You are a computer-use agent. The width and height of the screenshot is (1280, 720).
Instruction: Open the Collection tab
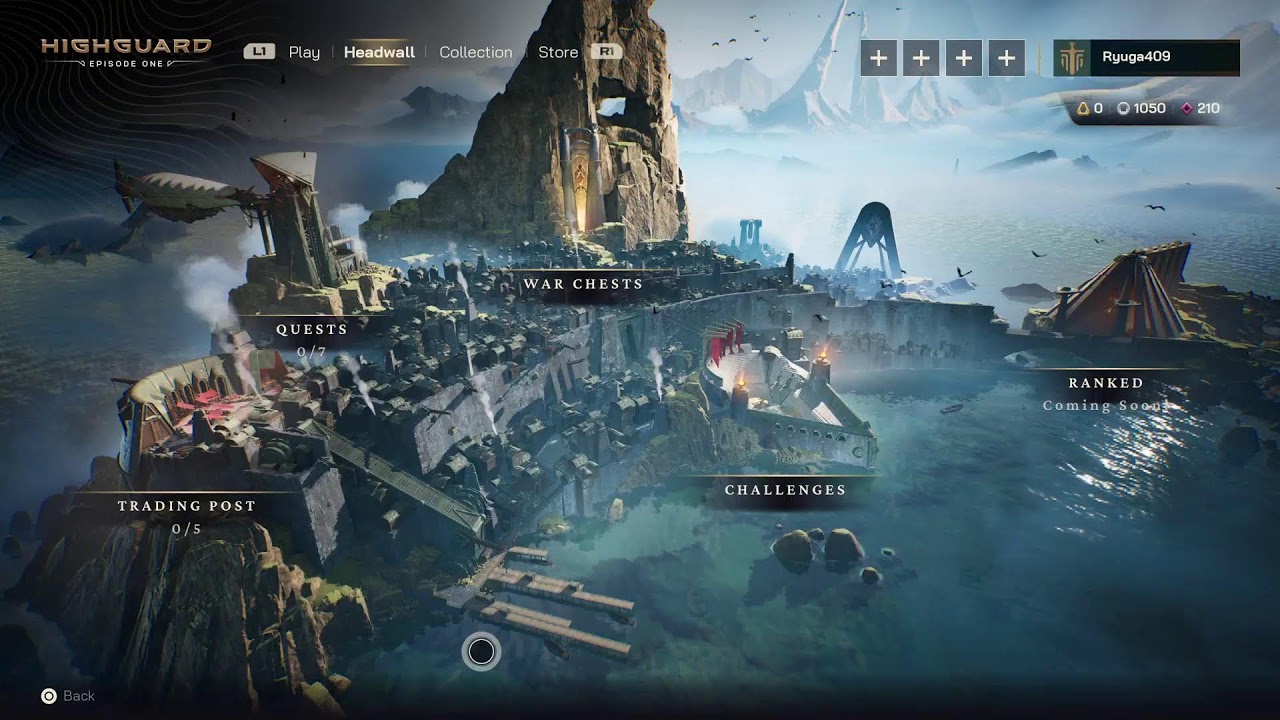pos(475,52)
